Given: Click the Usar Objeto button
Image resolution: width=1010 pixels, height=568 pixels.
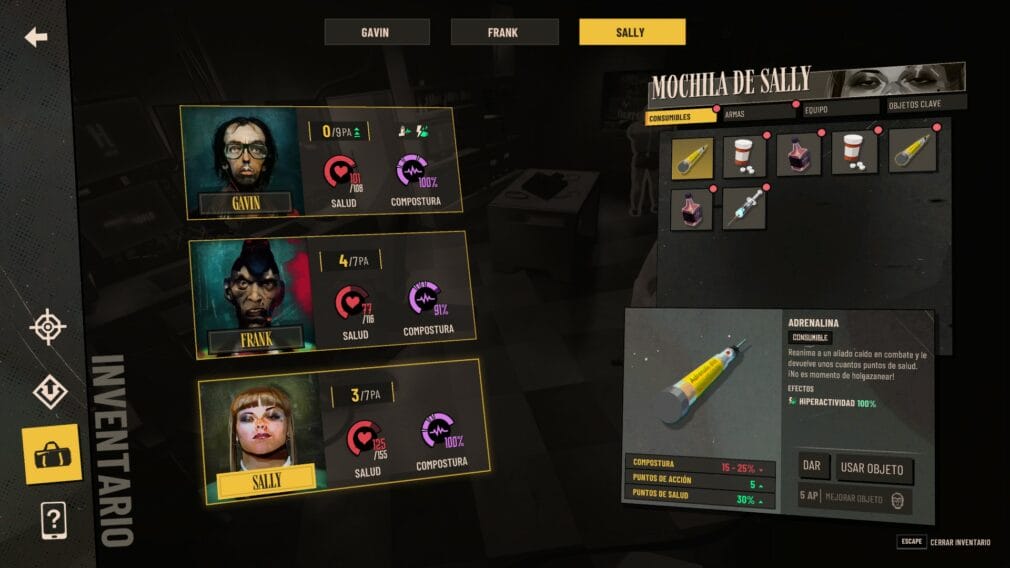Looking at the screenshot, I should [873, 468].
